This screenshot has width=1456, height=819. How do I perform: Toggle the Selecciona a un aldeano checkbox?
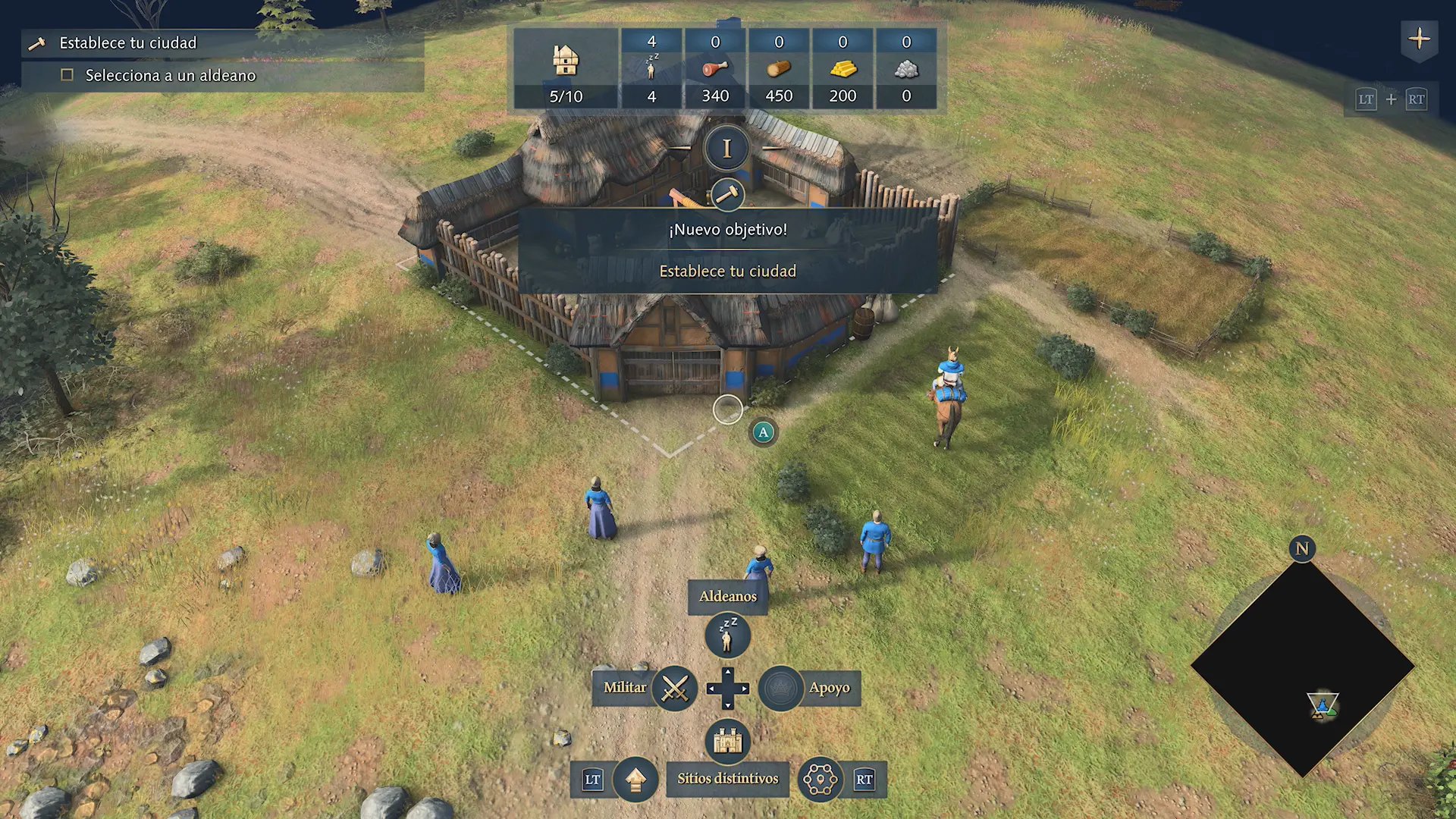click(x=67, y=75)
